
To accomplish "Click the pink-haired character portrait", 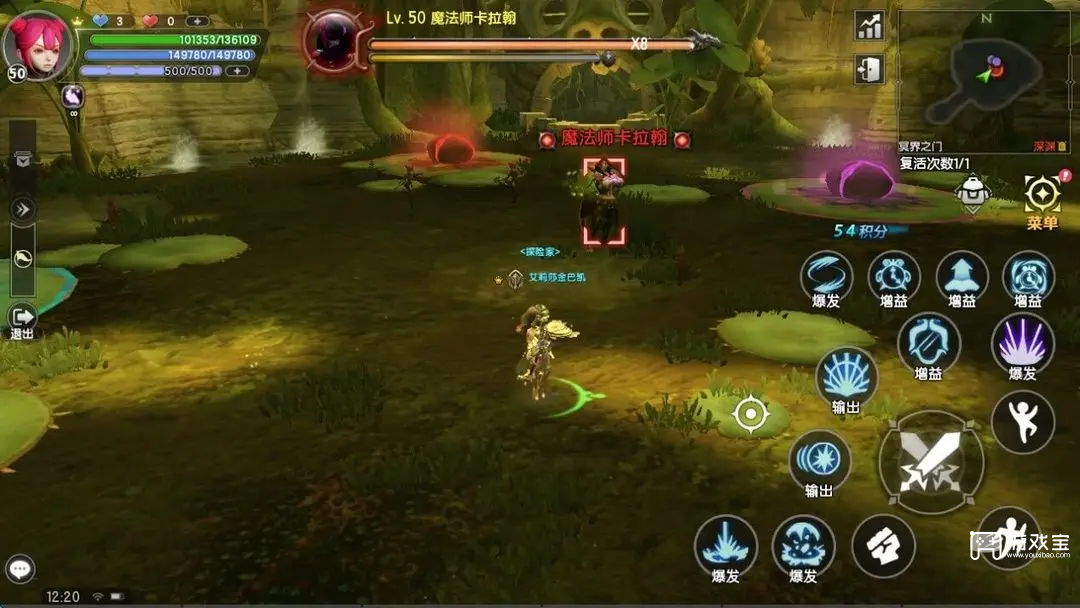I will tap(38, 45).
